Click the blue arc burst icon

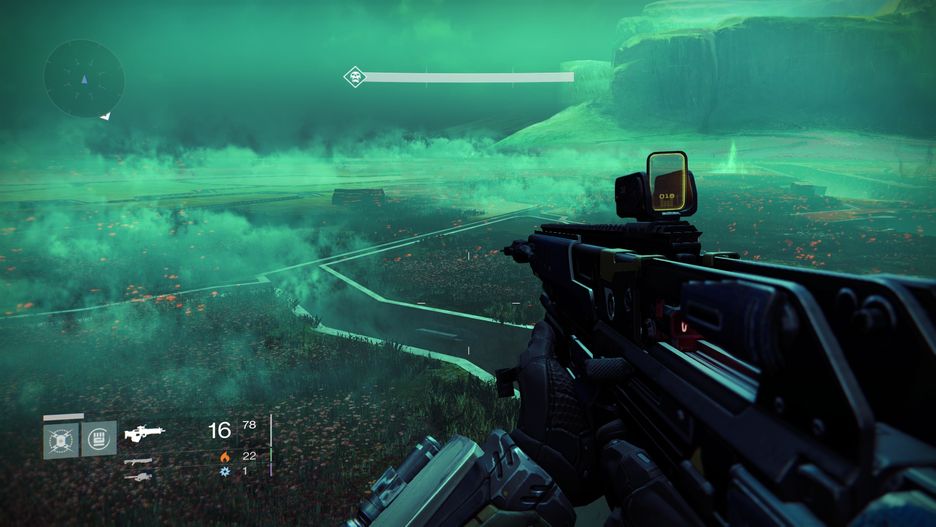tap(225, 471)
